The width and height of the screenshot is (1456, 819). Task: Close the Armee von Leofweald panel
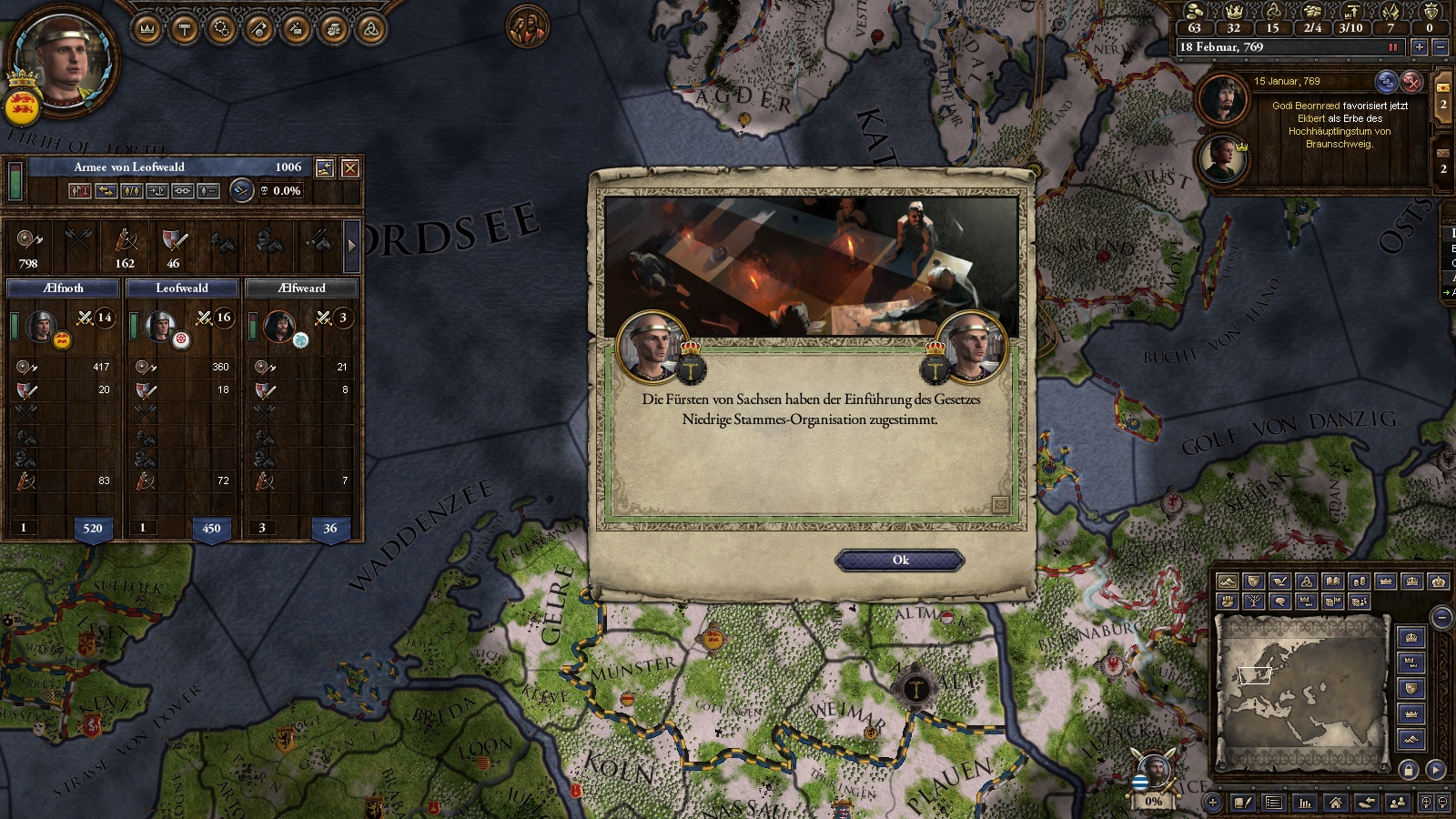click(x=349, y=168)
